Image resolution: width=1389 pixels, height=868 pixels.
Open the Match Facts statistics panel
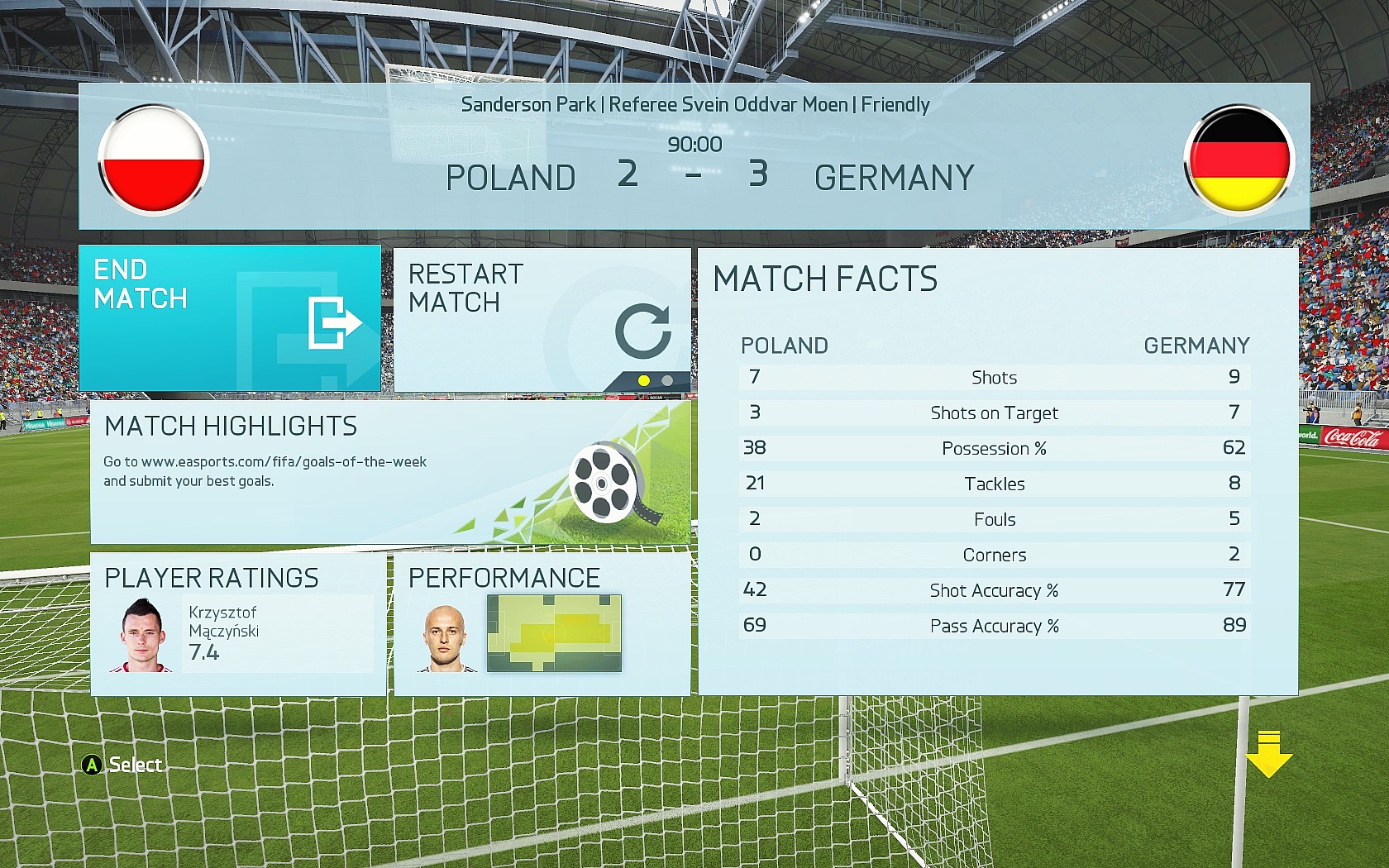tap(998, 471)
